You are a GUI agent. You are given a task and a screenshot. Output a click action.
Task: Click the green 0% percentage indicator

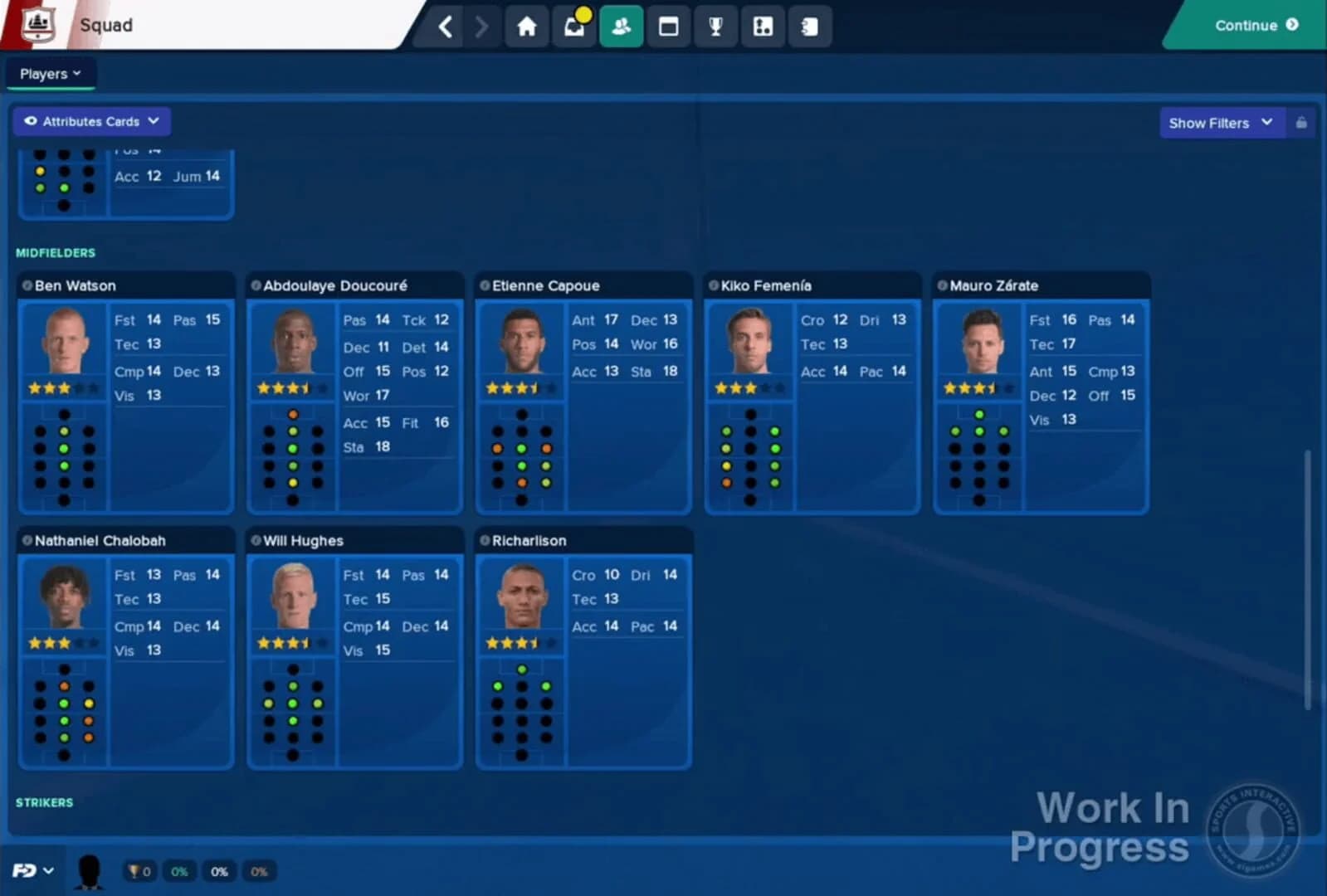[179, 871]
